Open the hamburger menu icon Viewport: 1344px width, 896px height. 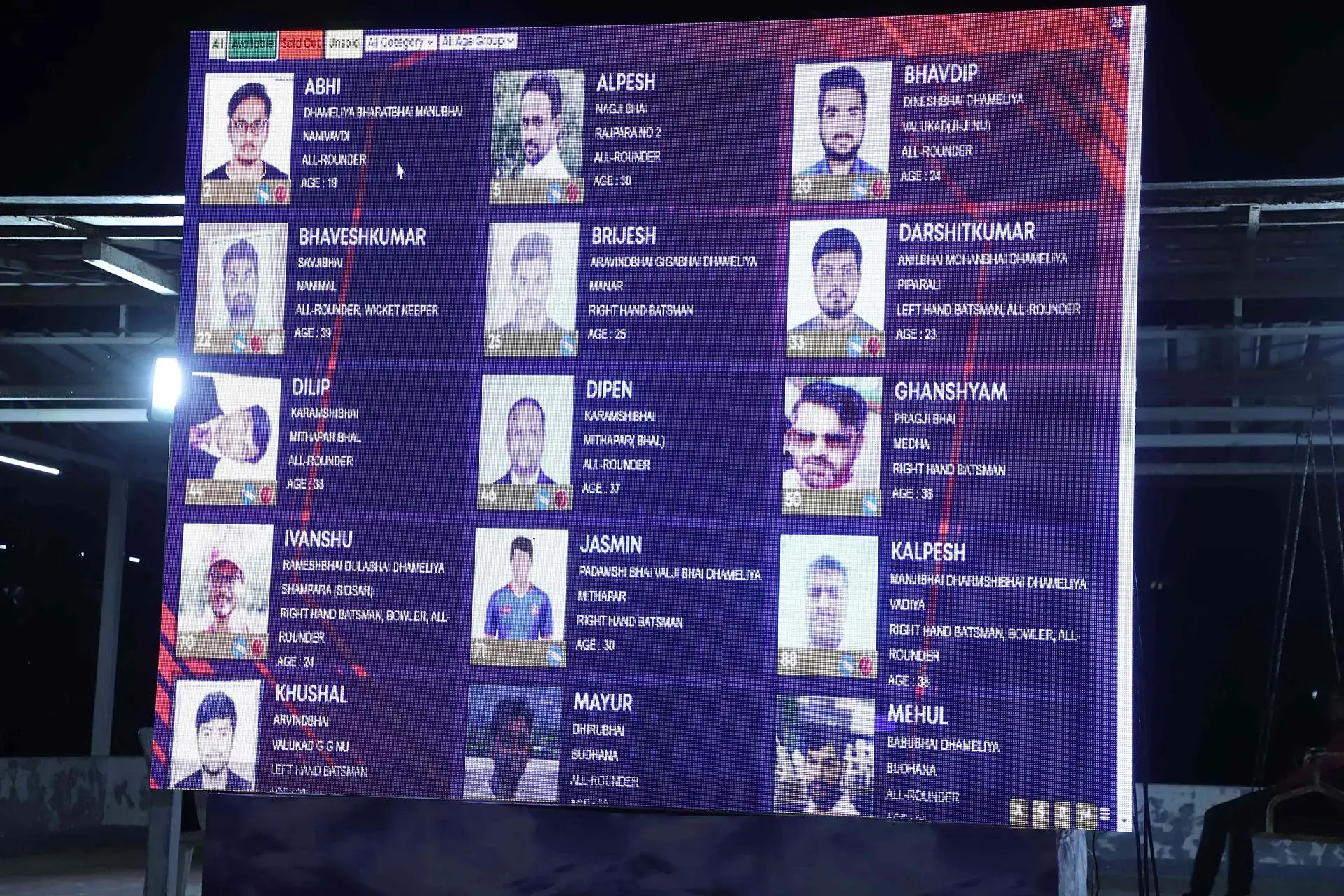[1105, 814]
